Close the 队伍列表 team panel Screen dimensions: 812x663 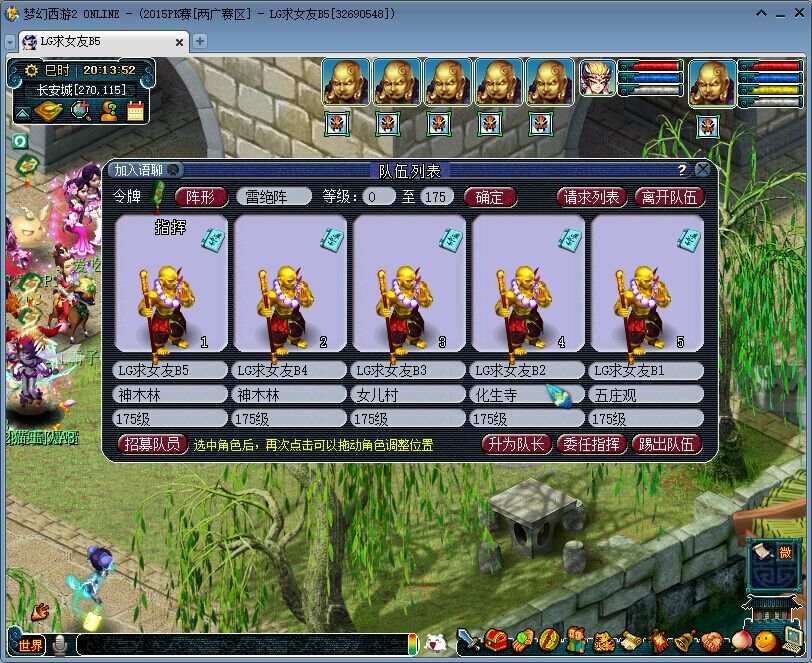703,170
